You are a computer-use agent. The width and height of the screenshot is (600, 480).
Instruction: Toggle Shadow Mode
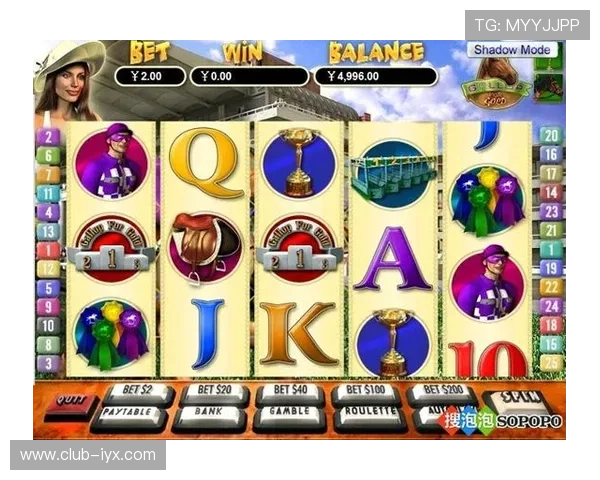click(x=513, y=50)
